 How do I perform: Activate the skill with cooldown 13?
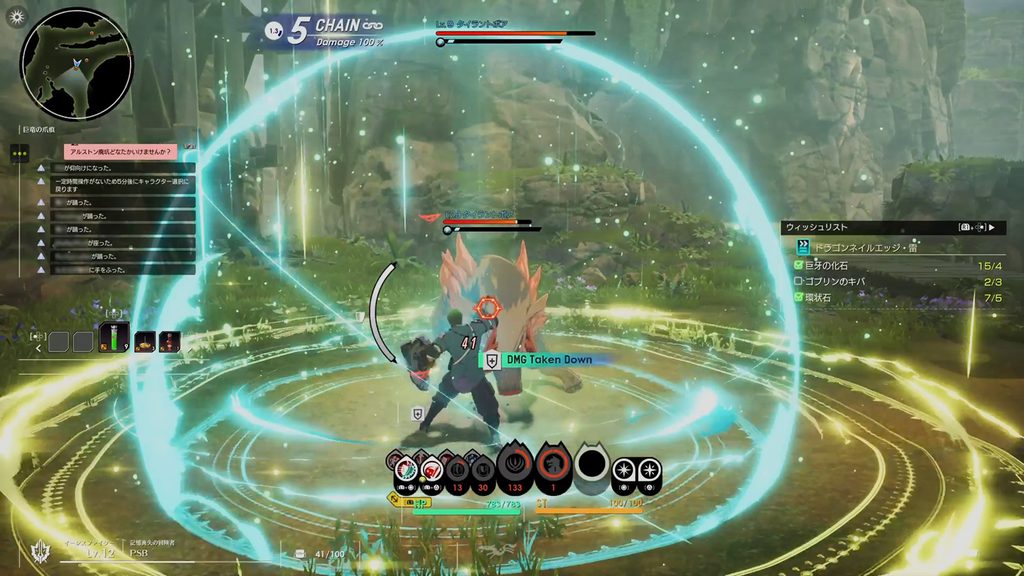[x=456, y=468]
